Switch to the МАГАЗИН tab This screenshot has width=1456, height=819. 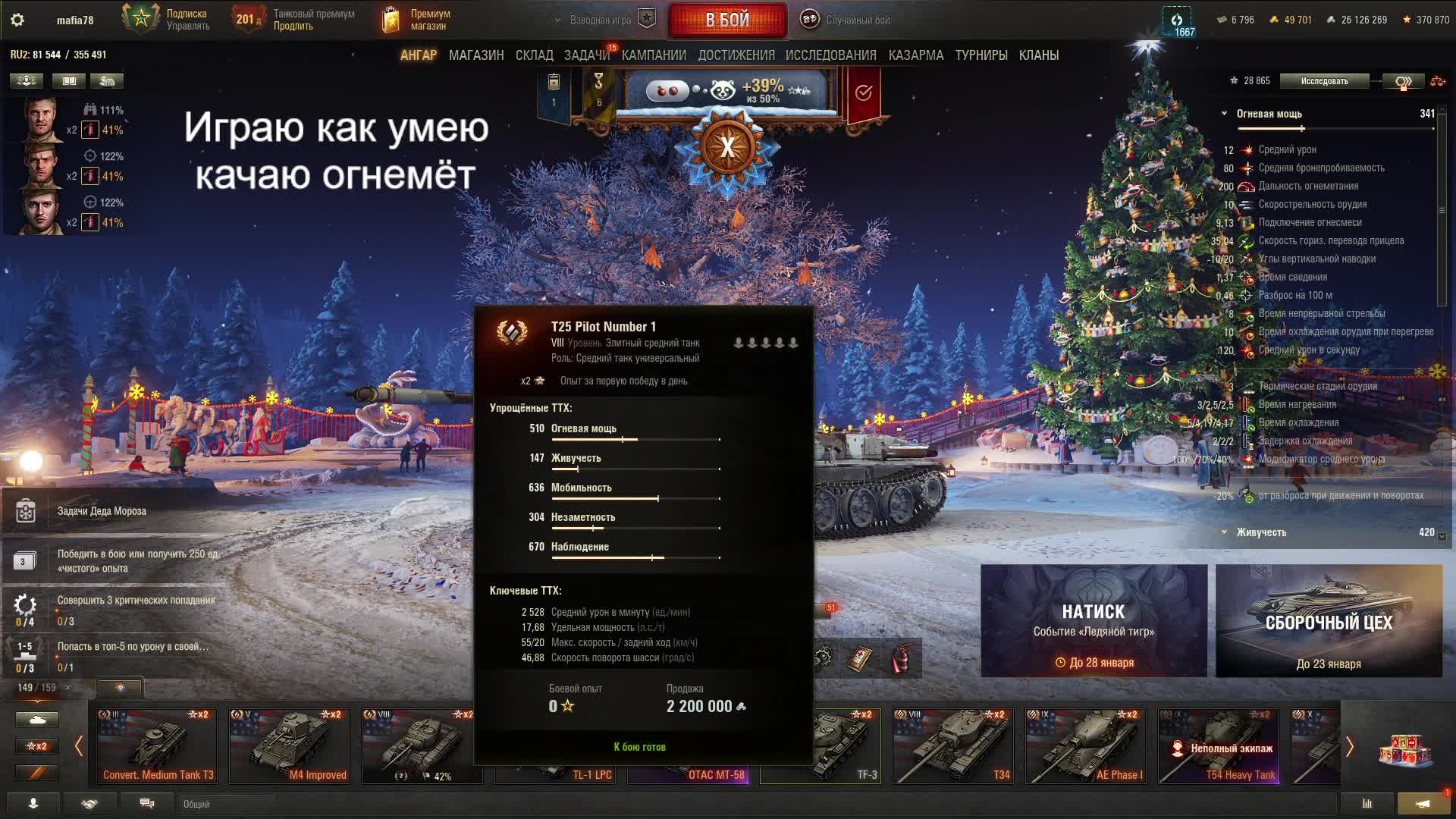[x=476, y=55]
